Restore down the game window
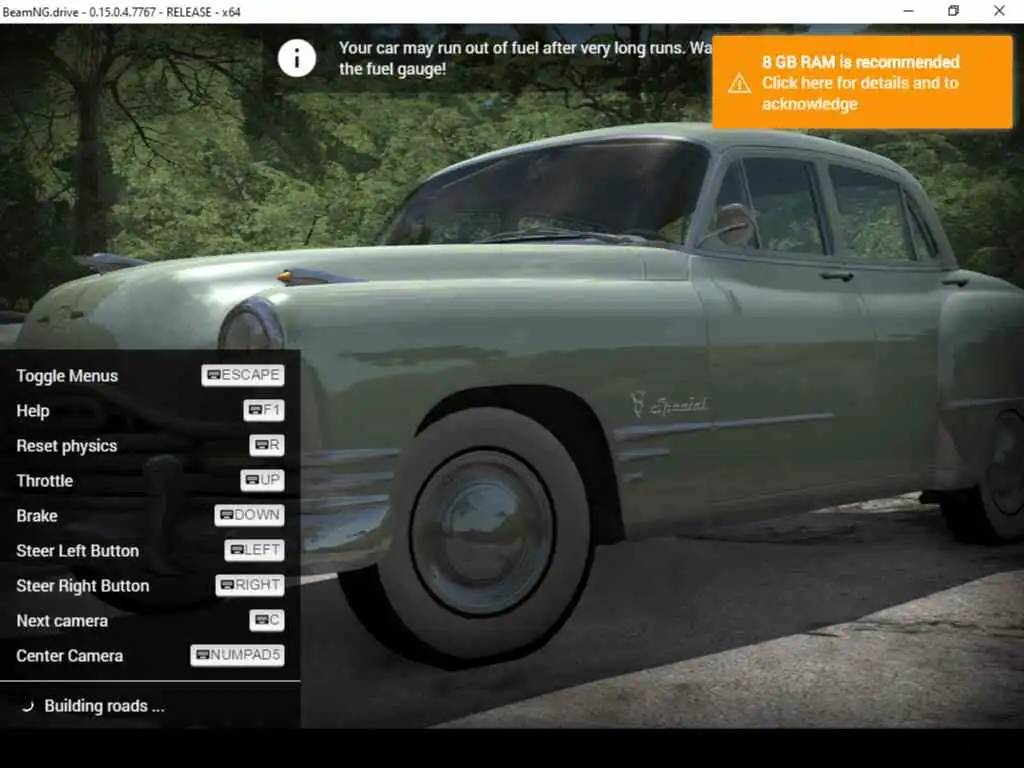 tap(953, 11)
